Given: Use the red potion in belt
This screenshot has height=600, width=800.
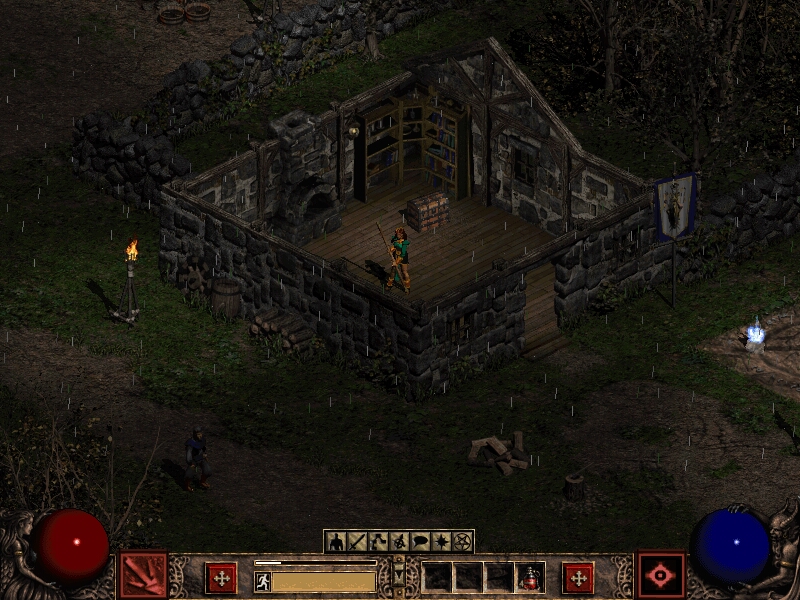Looking at the screenshot, I should (529, 577).
